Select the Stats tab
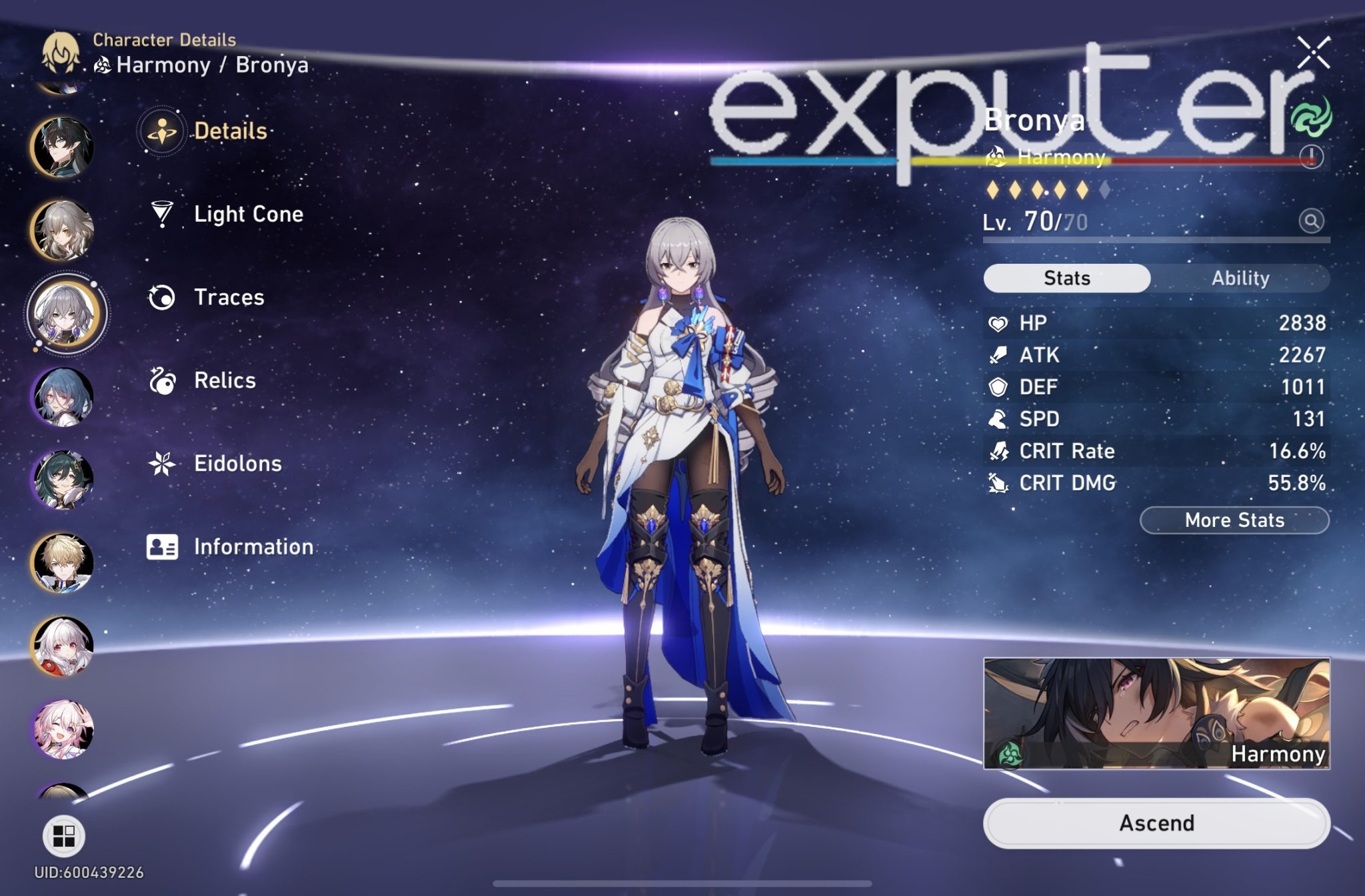Screen dimensions: 1365x896 (x=1066, y=278)
